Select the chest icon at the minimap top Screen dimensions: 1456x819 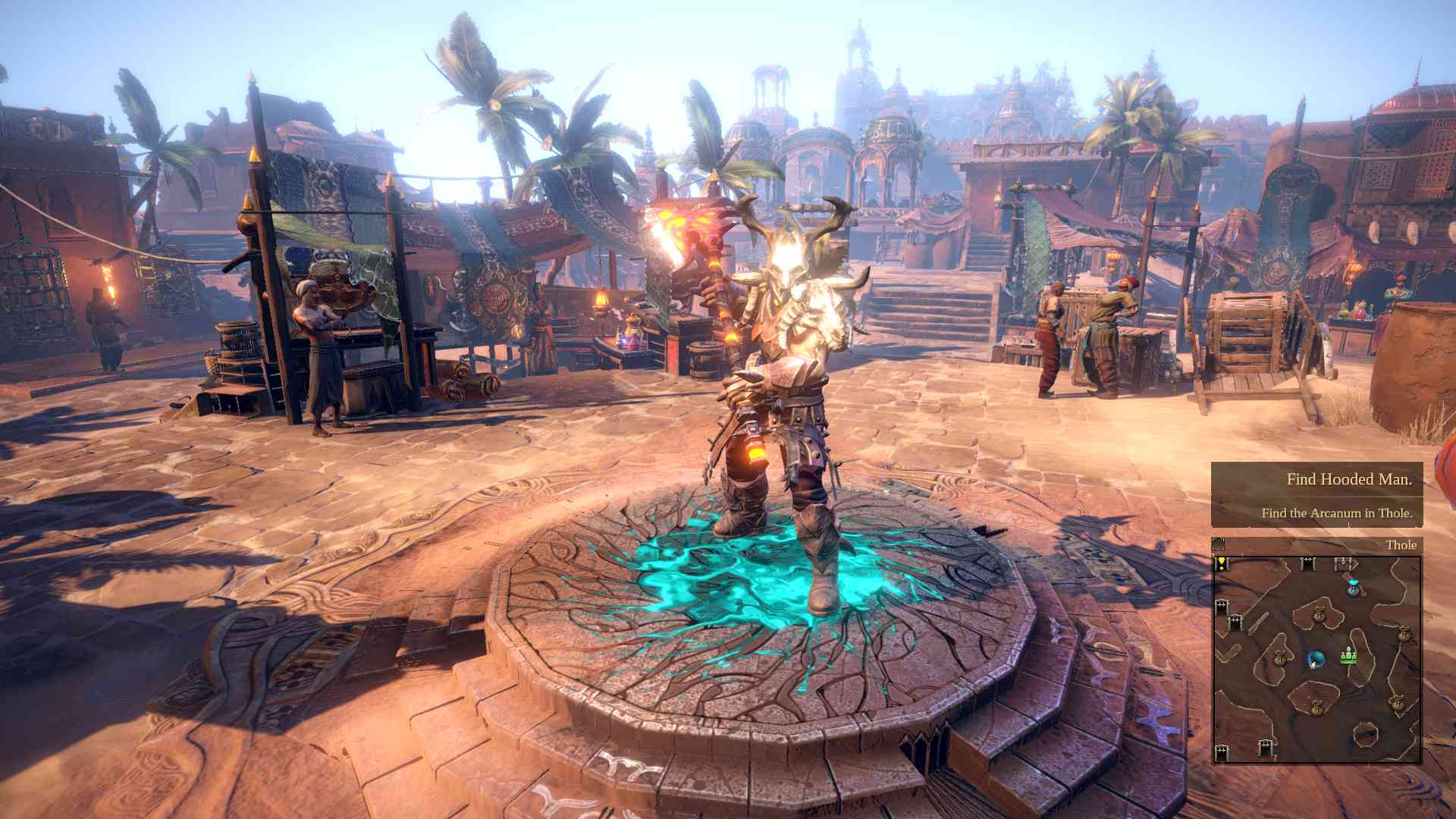(1342, 563)
